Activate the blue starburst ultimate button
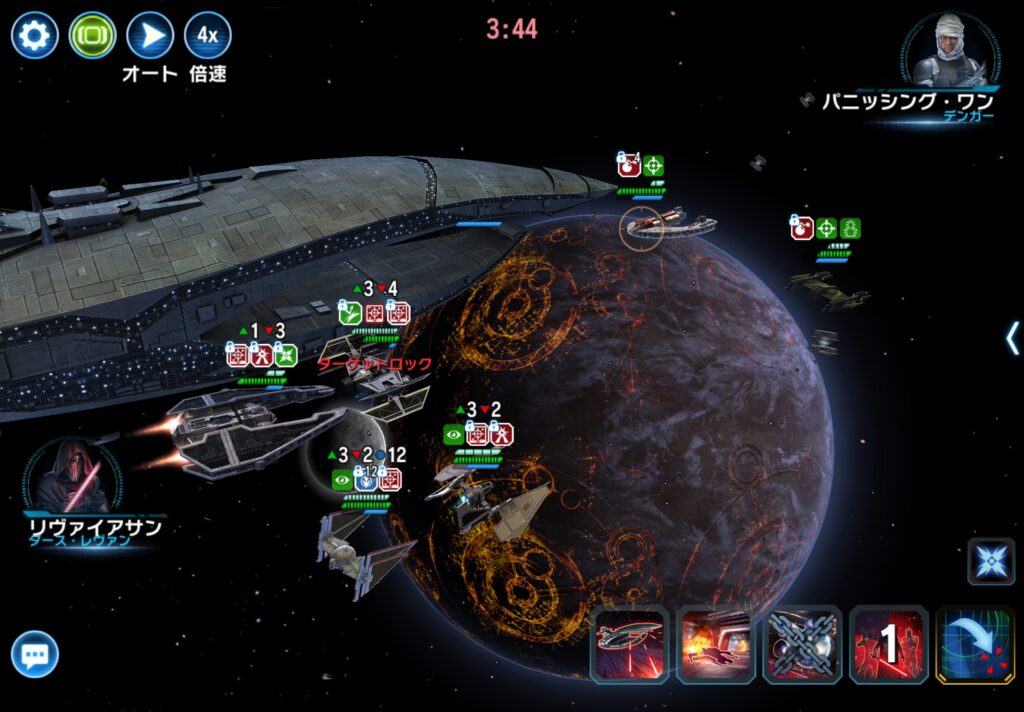The height and width of the screenshot is (712, 1024). click(x=990, y=561)
